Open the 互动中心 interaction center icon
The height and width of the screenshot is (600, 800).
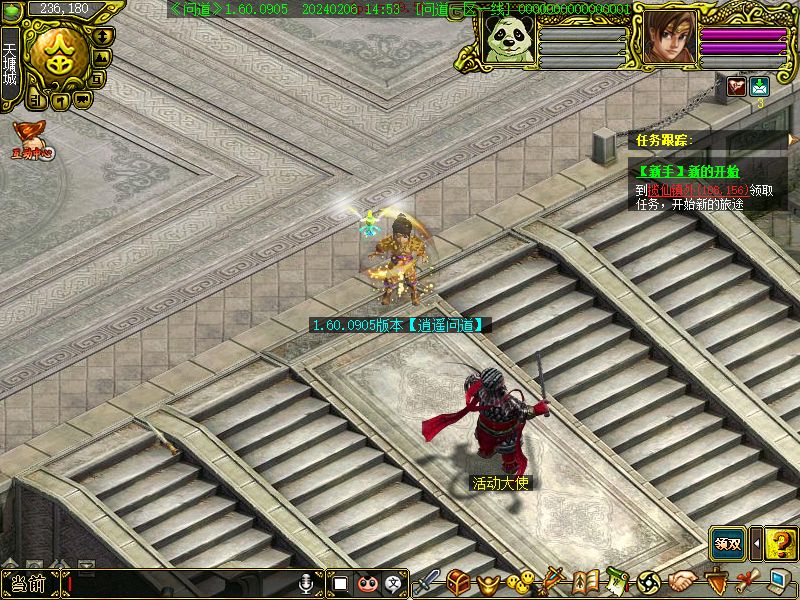(32, 138)
